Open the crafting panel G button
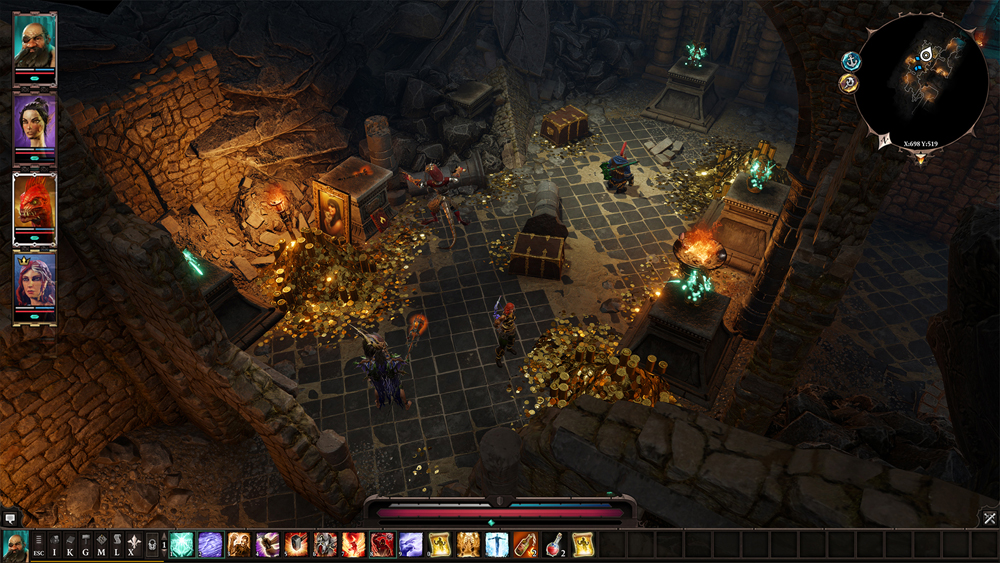The image size is (1000, 563). click(x=86, y=545)
